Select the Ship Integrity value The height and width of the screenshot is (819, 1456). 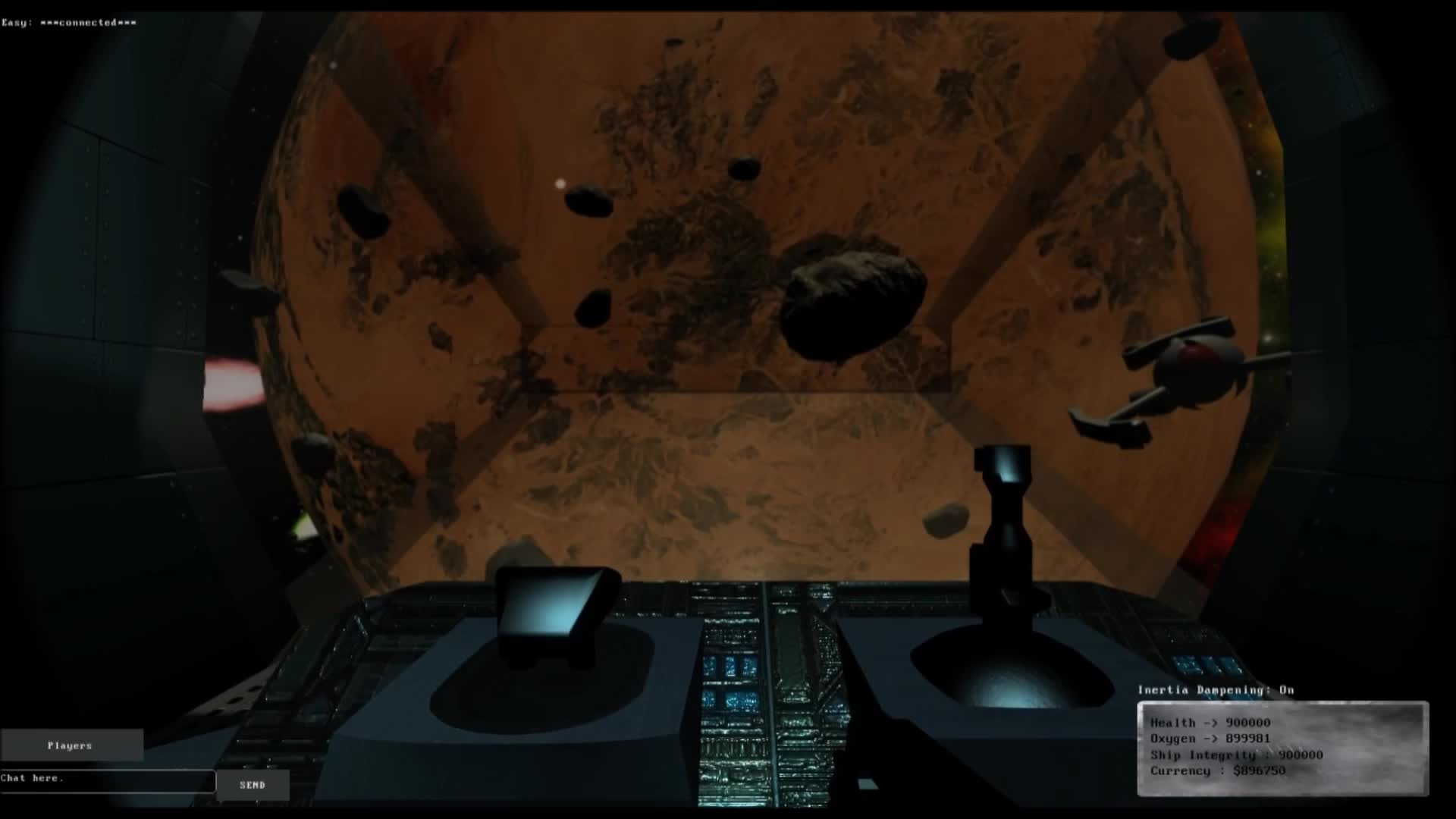click(x=1235, y=754)
